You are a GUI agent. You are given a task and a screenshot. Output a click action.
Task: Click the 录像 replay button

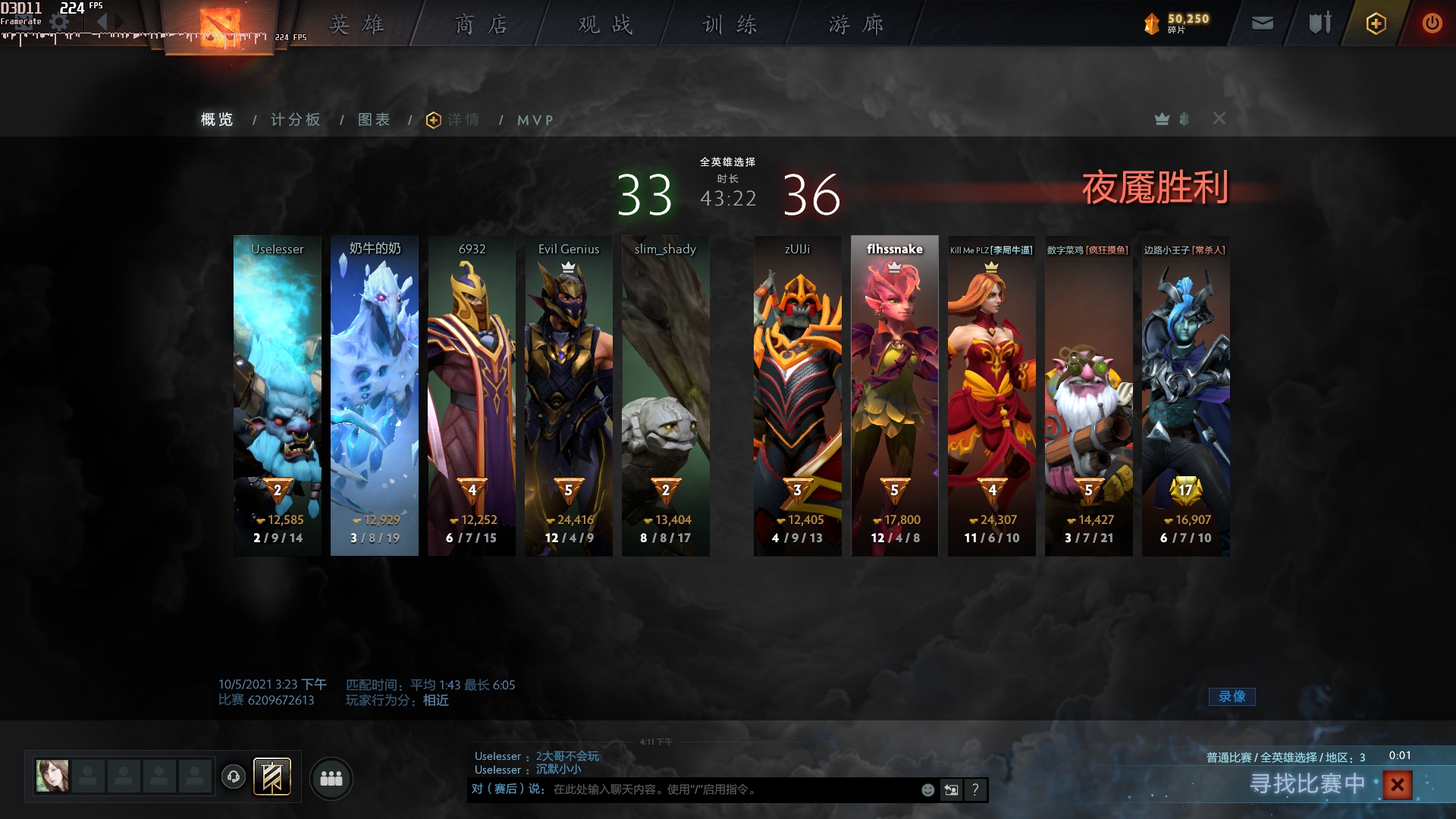pos(1232,696)
